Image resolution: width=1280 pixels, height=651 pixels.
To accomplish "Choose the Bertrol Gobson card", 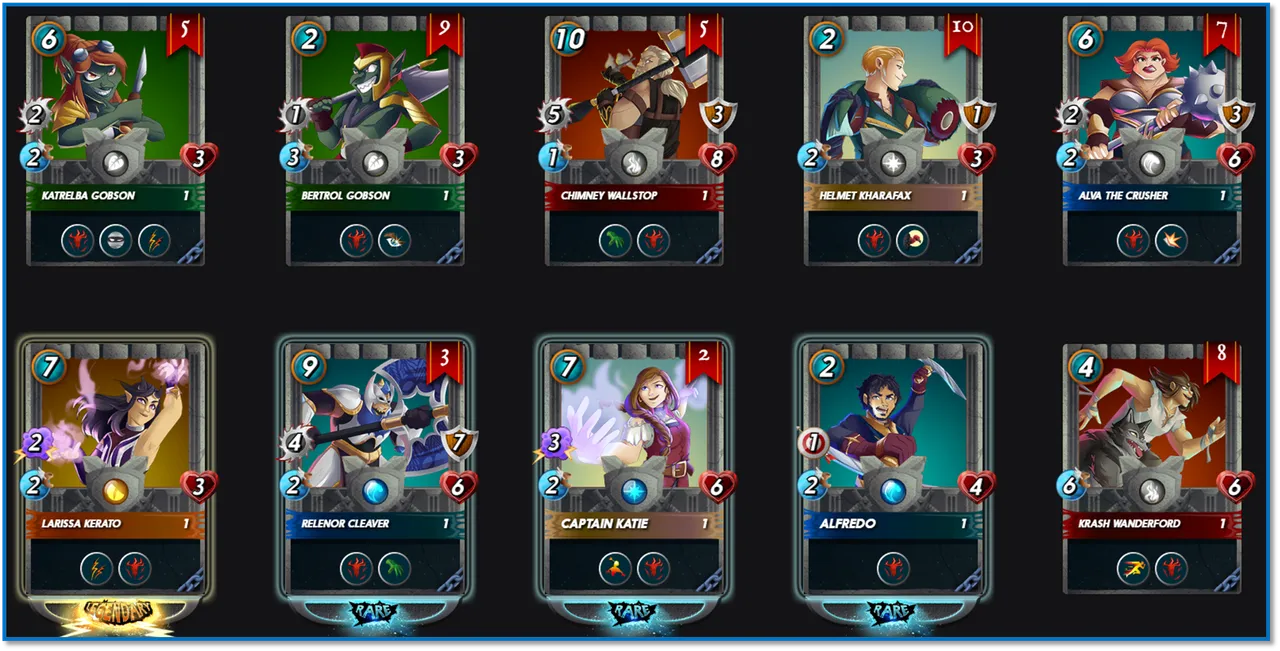I will [375, 140].
